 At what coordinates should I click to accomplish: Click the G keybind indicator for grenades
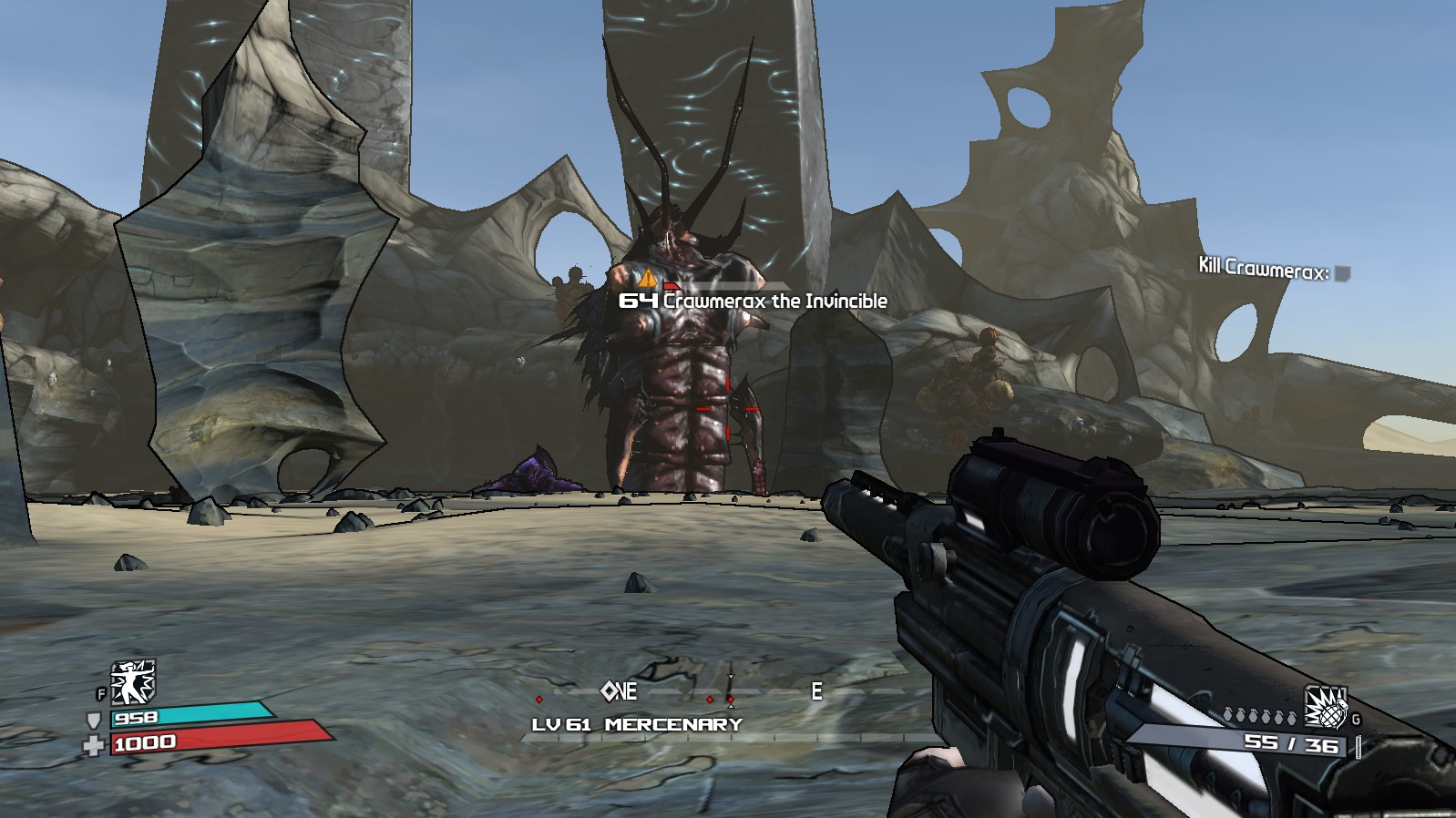coord(1356,719)
